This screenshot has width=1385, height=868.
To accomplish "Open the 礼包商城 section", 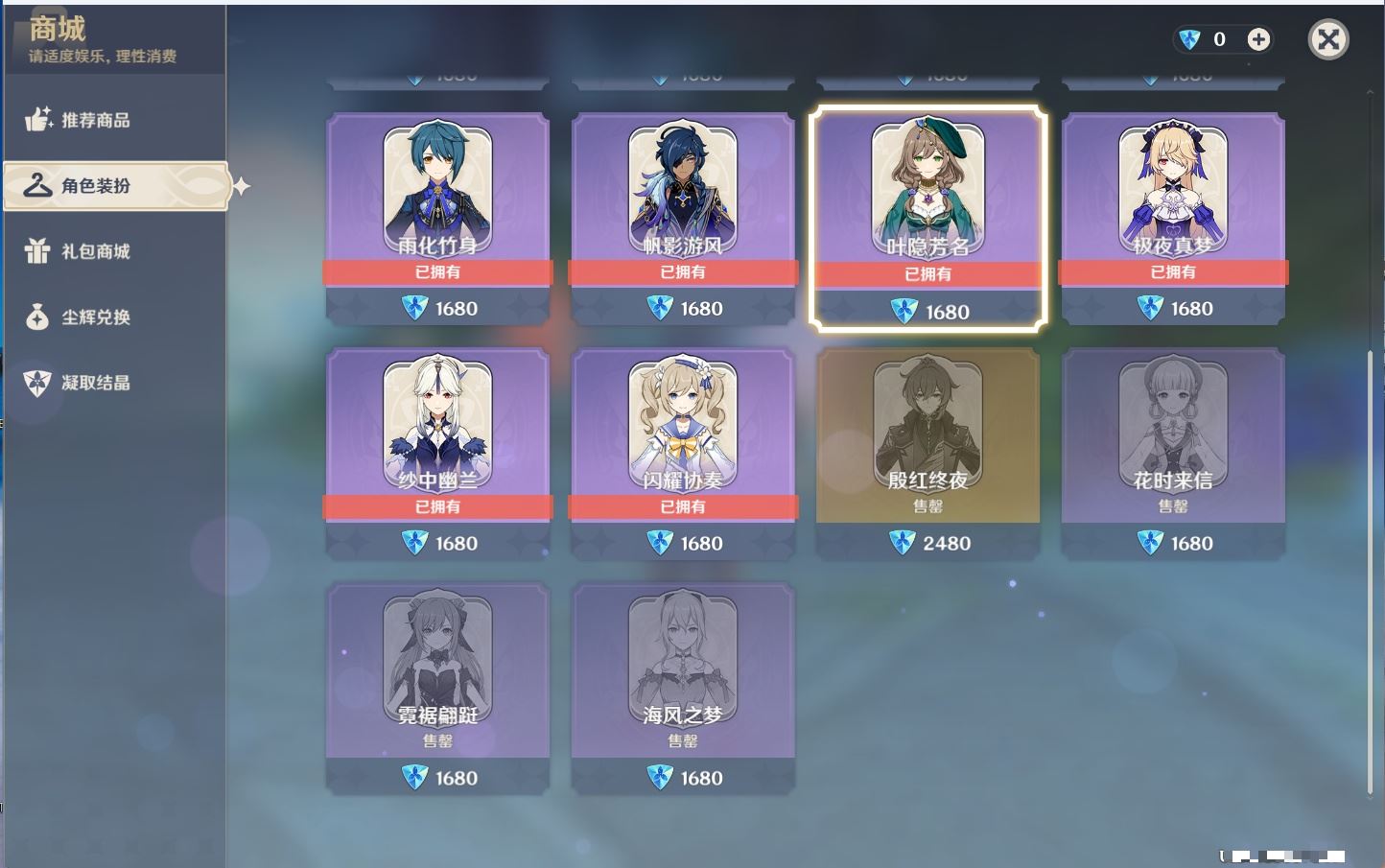I will pyautogui.click(x=95, y=251).
